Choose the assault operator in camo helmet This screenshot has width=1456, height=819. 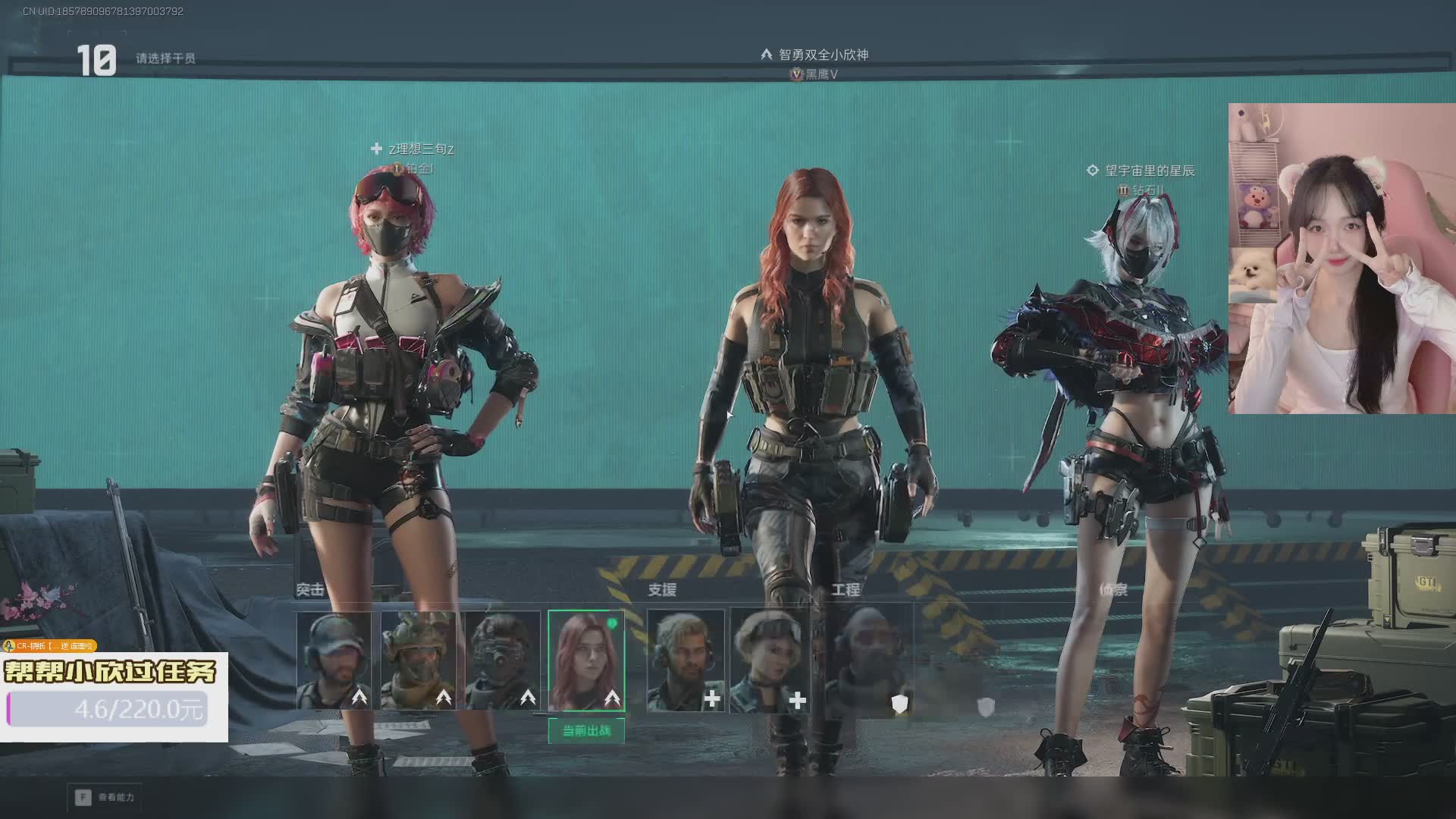point(418,661)
